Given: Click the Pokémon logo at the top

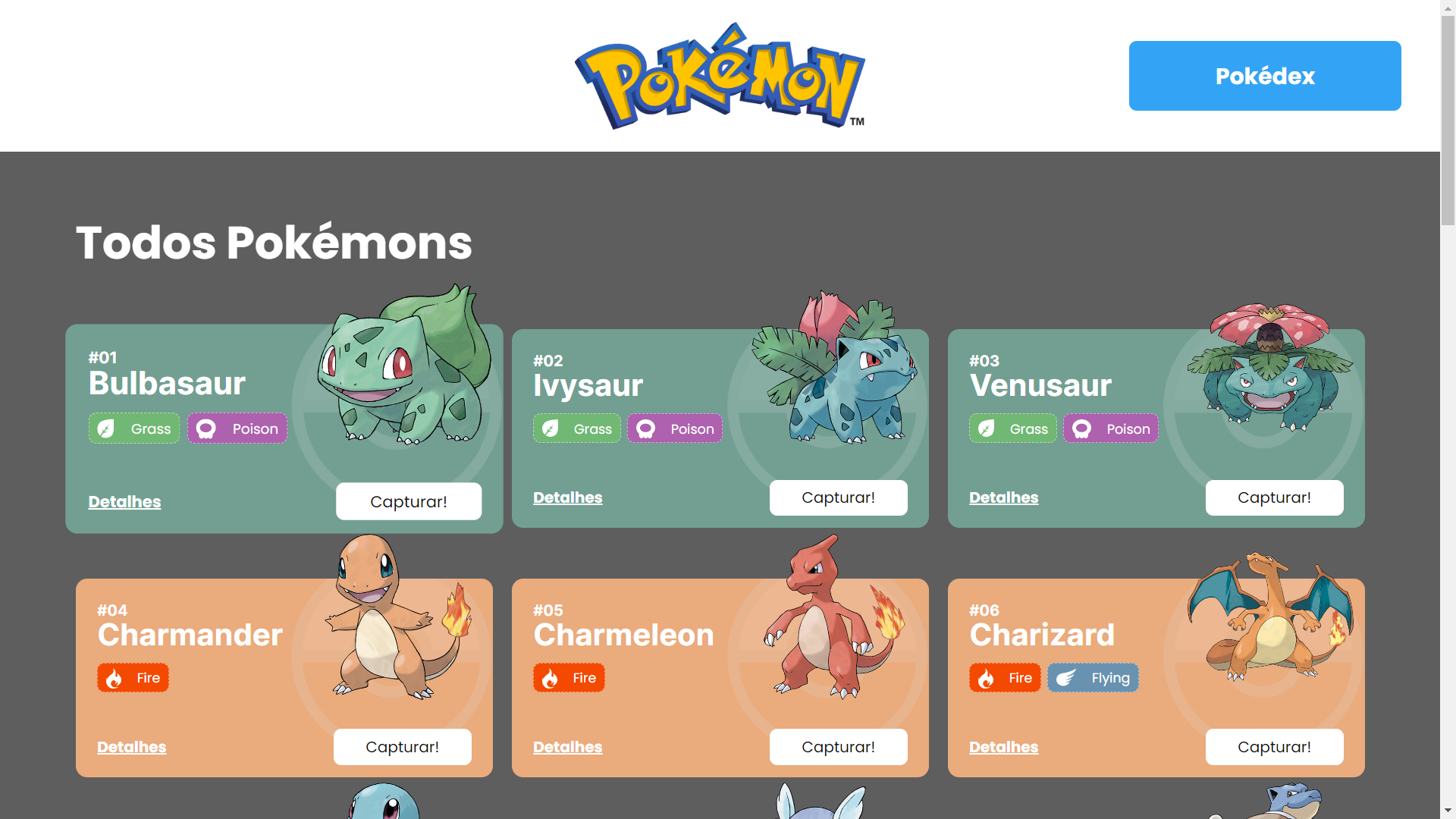Looking at the screenshot, I should coord(720,76).
